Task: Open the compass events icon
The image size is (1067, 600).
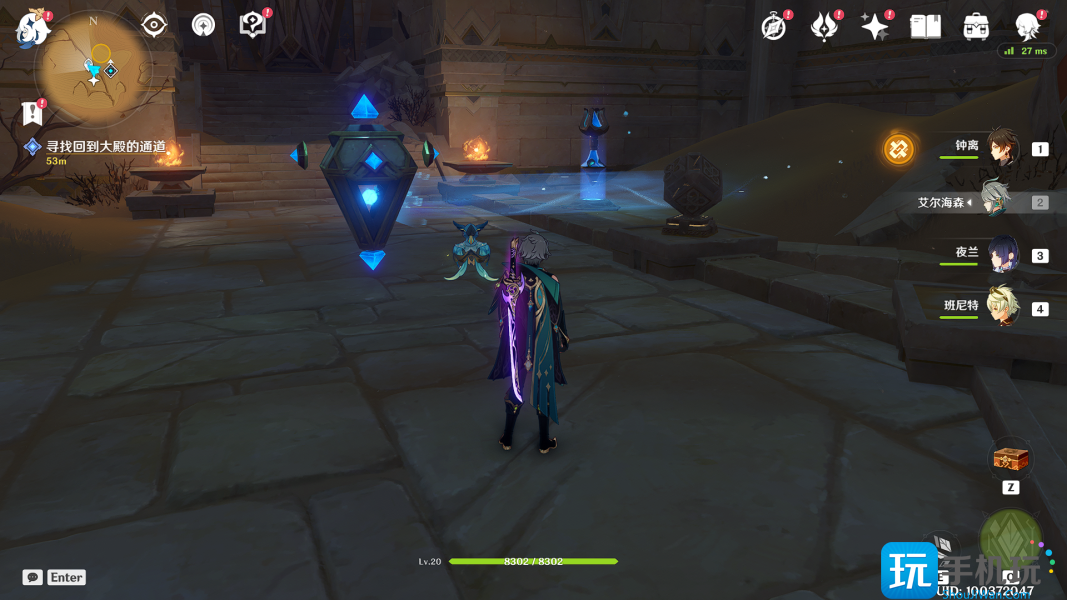Action: 774,27
